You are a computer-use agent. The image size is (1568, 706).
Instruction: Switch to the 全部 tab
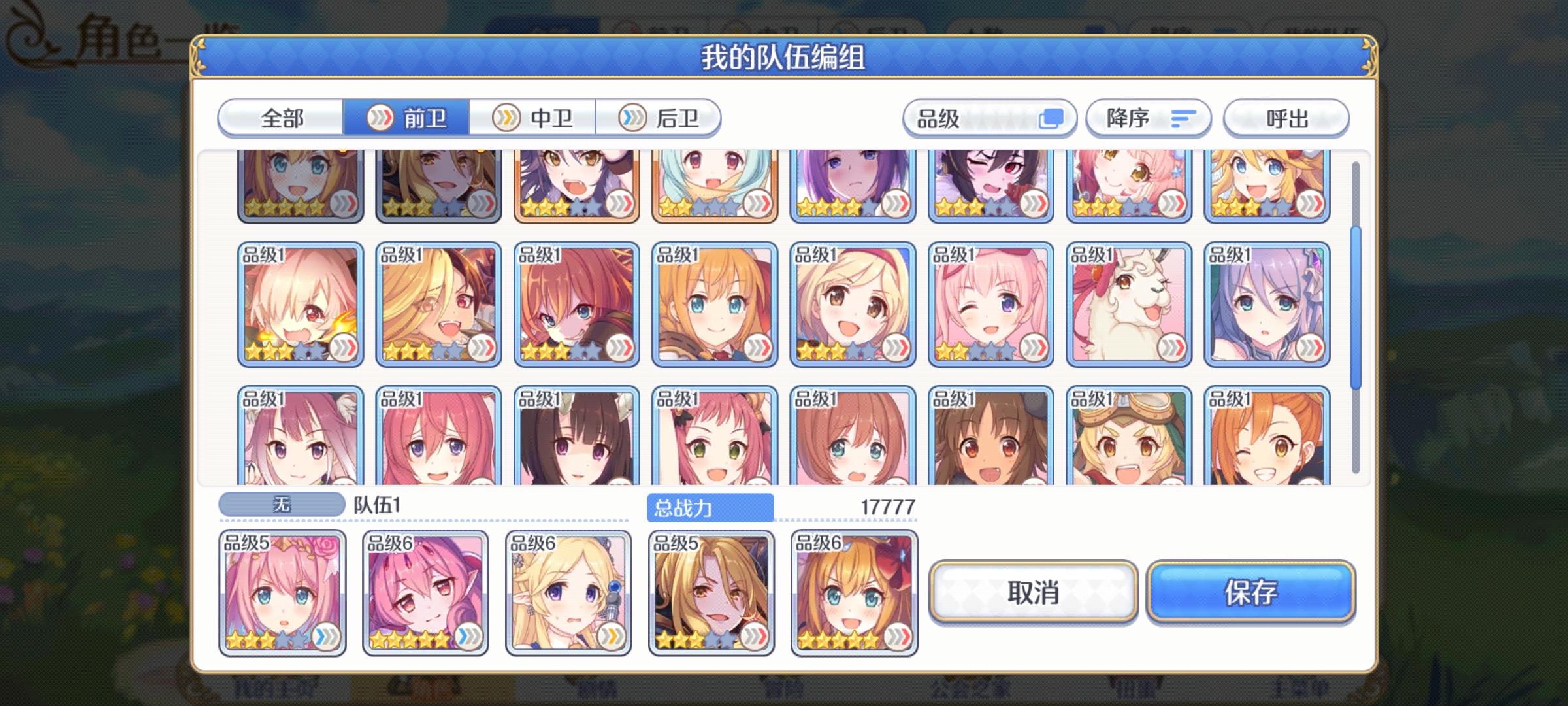click(281, 118)
